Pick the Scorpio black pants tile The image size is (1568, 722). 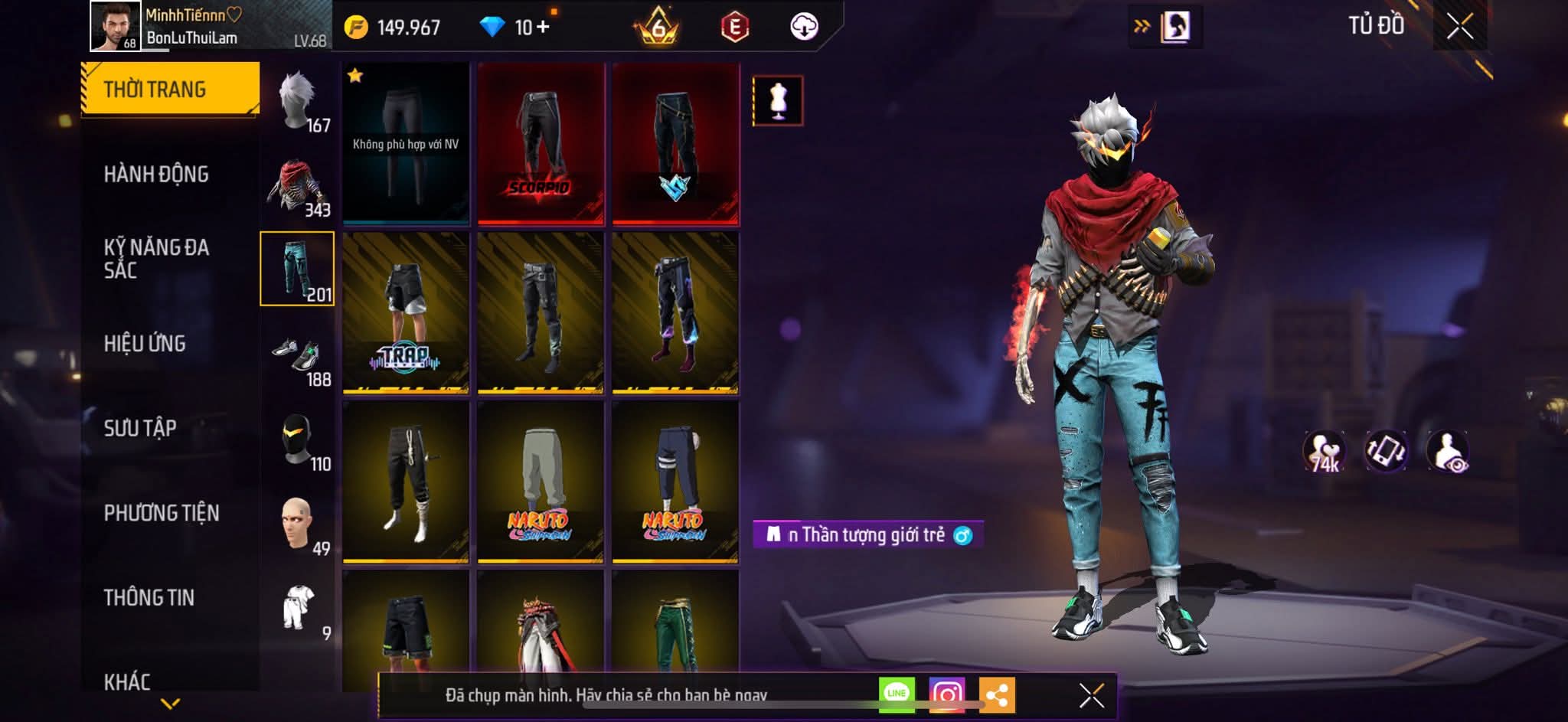point(541,144)
